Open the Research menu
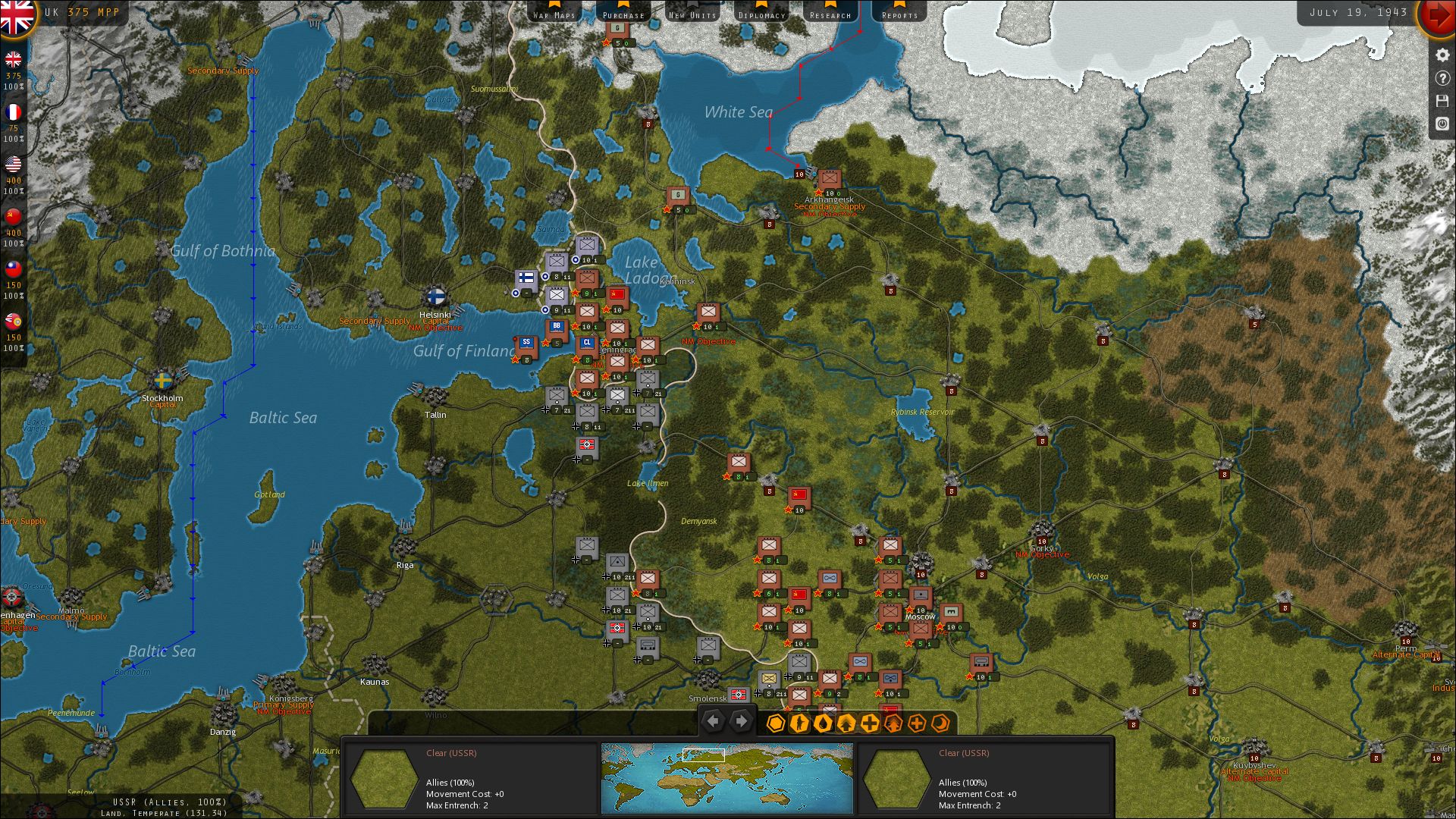The width and height of the screenshot is (1456, 819). pos(830,13)
